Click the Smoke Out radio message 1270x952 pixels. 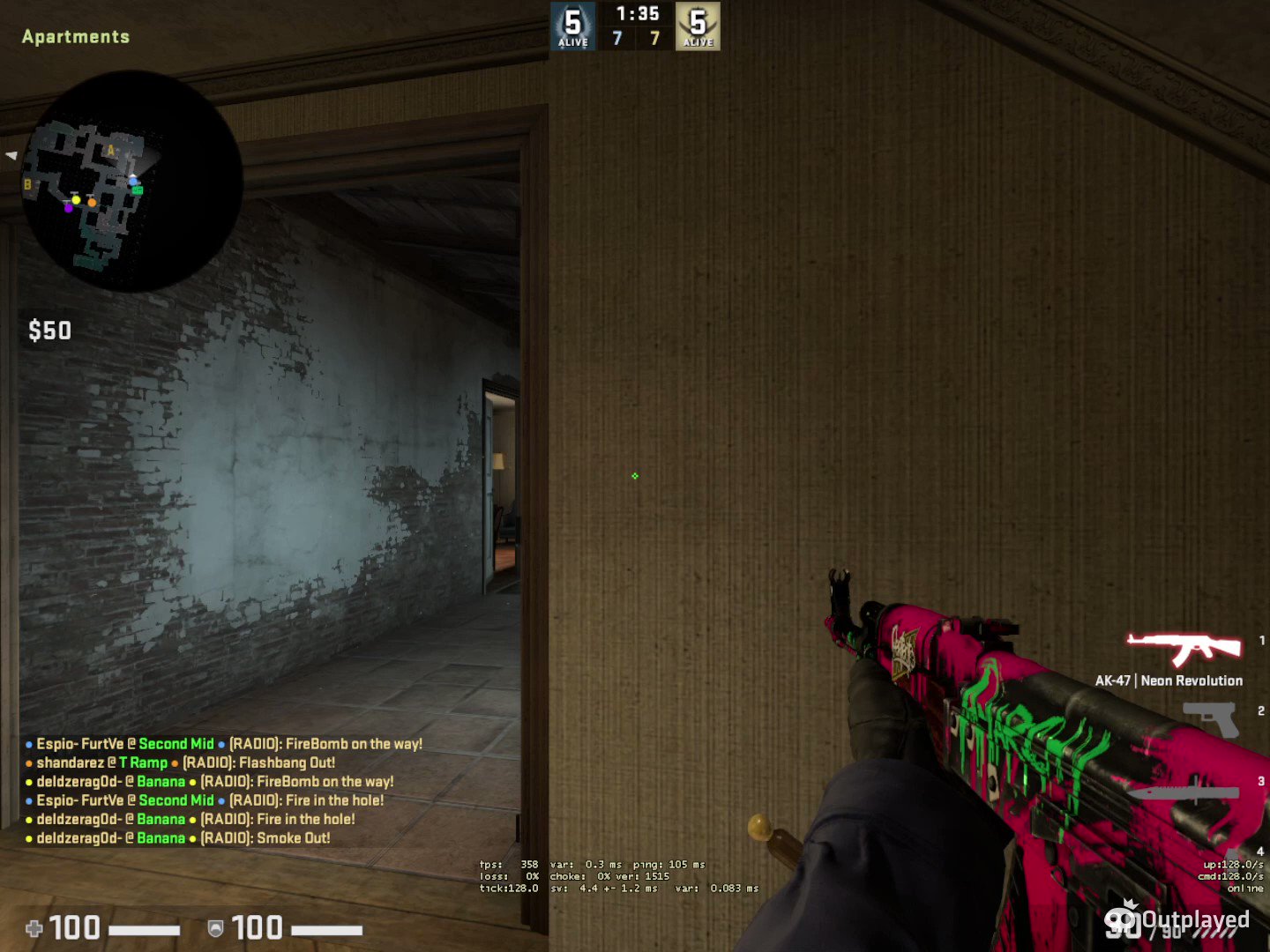click(x=294, y=837)
